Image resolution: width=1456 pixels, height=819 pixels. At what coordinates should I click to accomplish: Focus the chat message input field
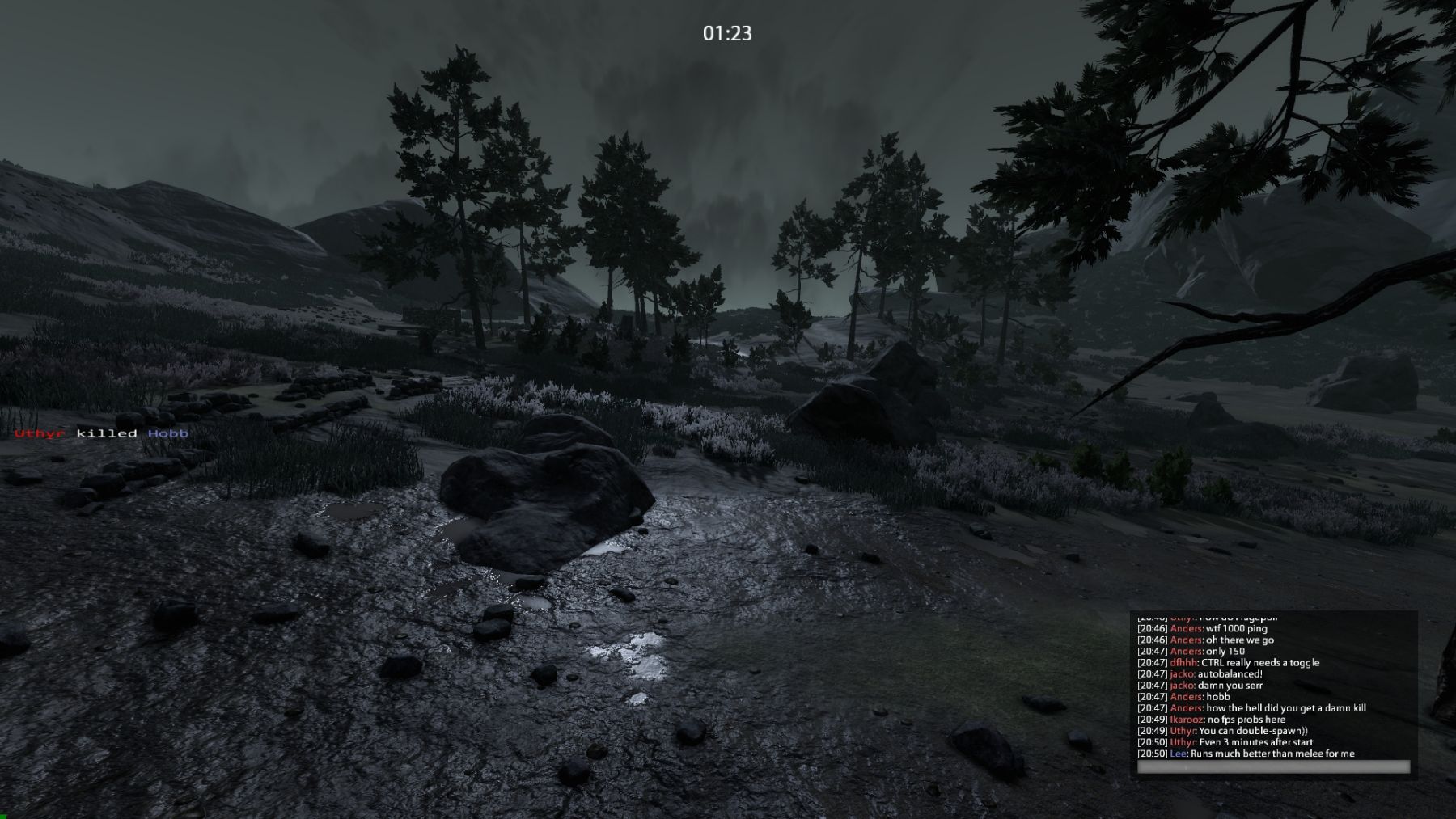(1273, 767)
